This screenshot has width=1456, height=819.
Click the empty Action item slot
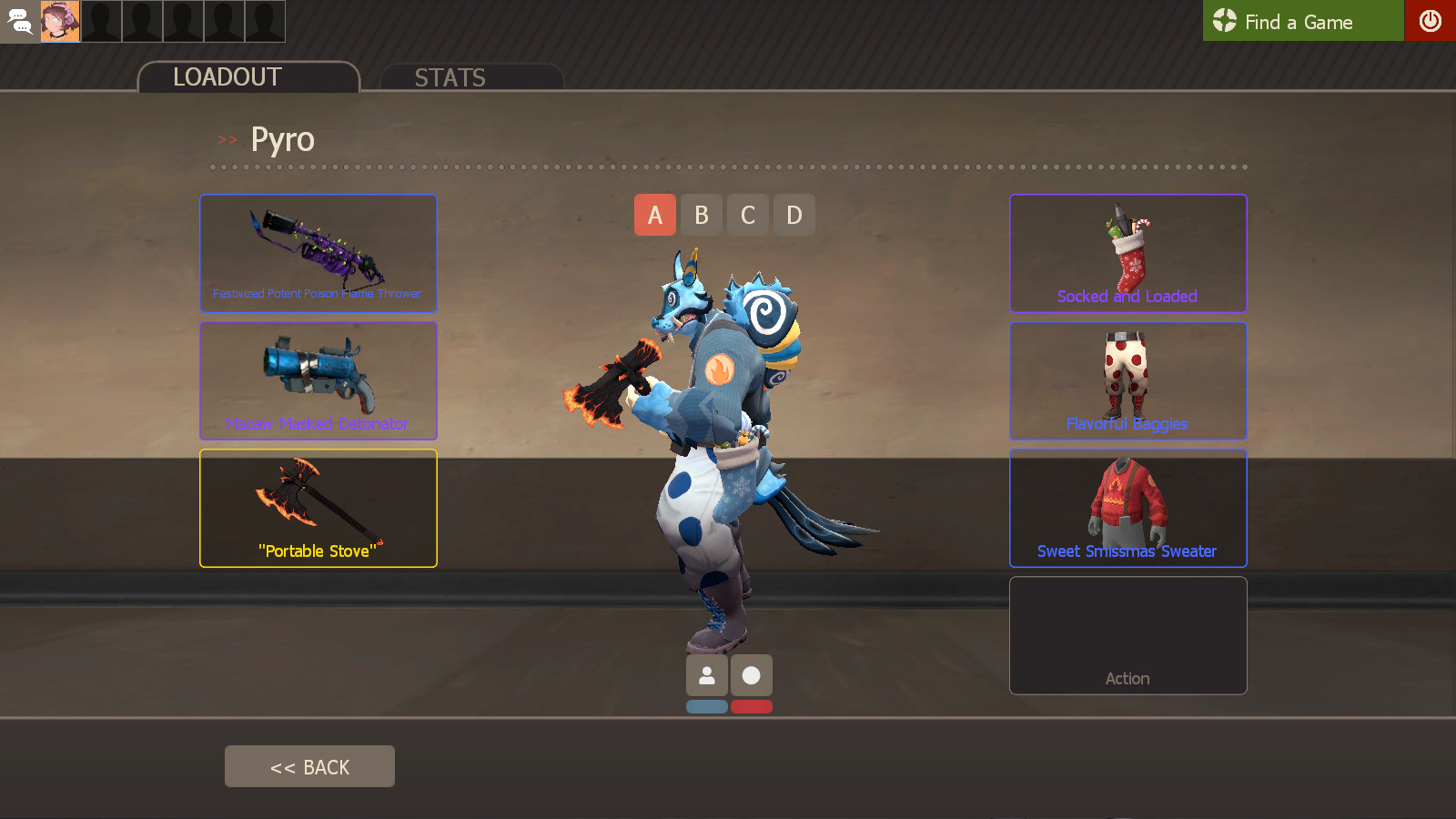(x=1128, y=635)
